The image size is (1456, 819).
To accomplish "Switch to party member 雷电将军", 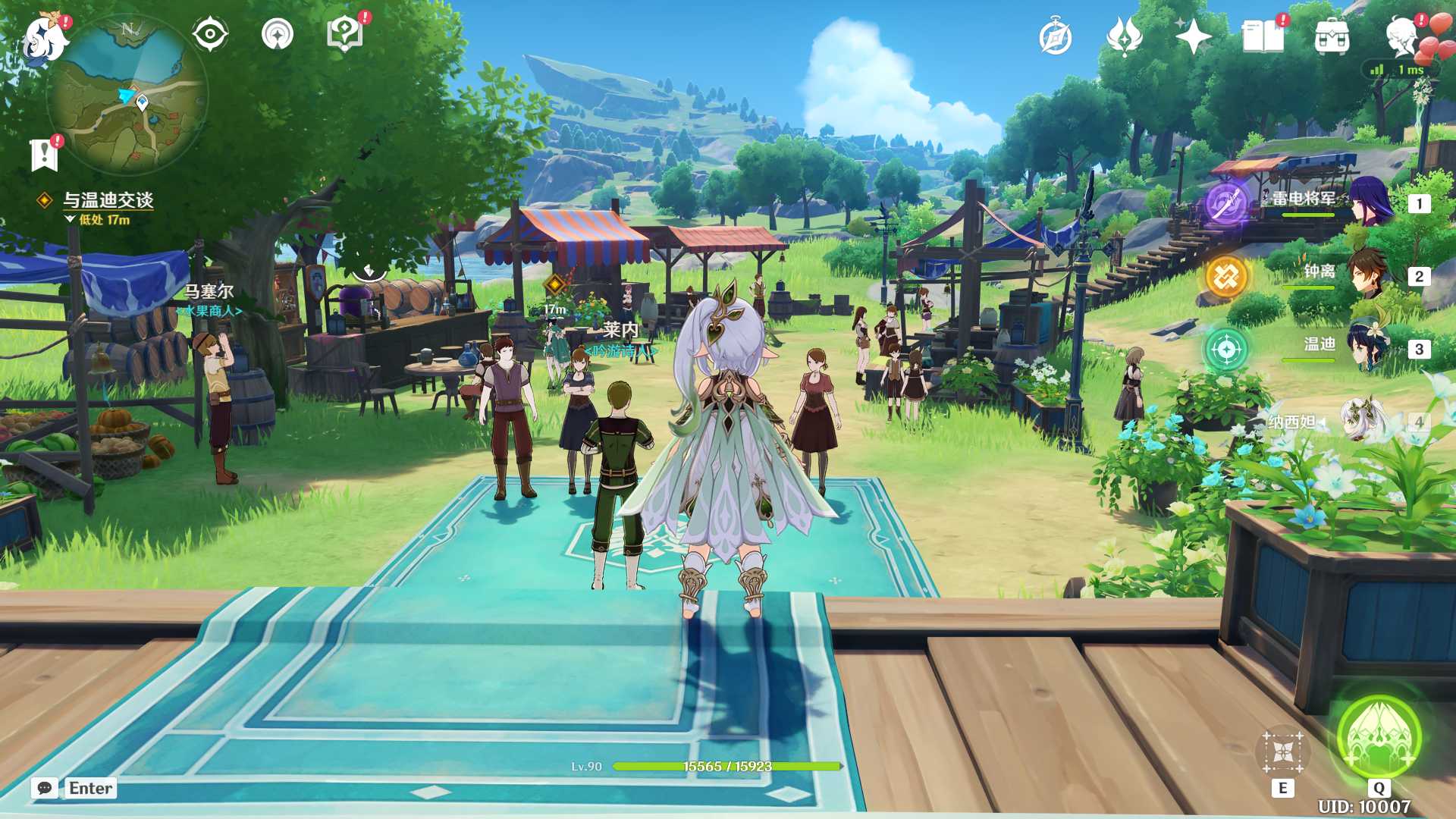I will [x=1369, y=202].
